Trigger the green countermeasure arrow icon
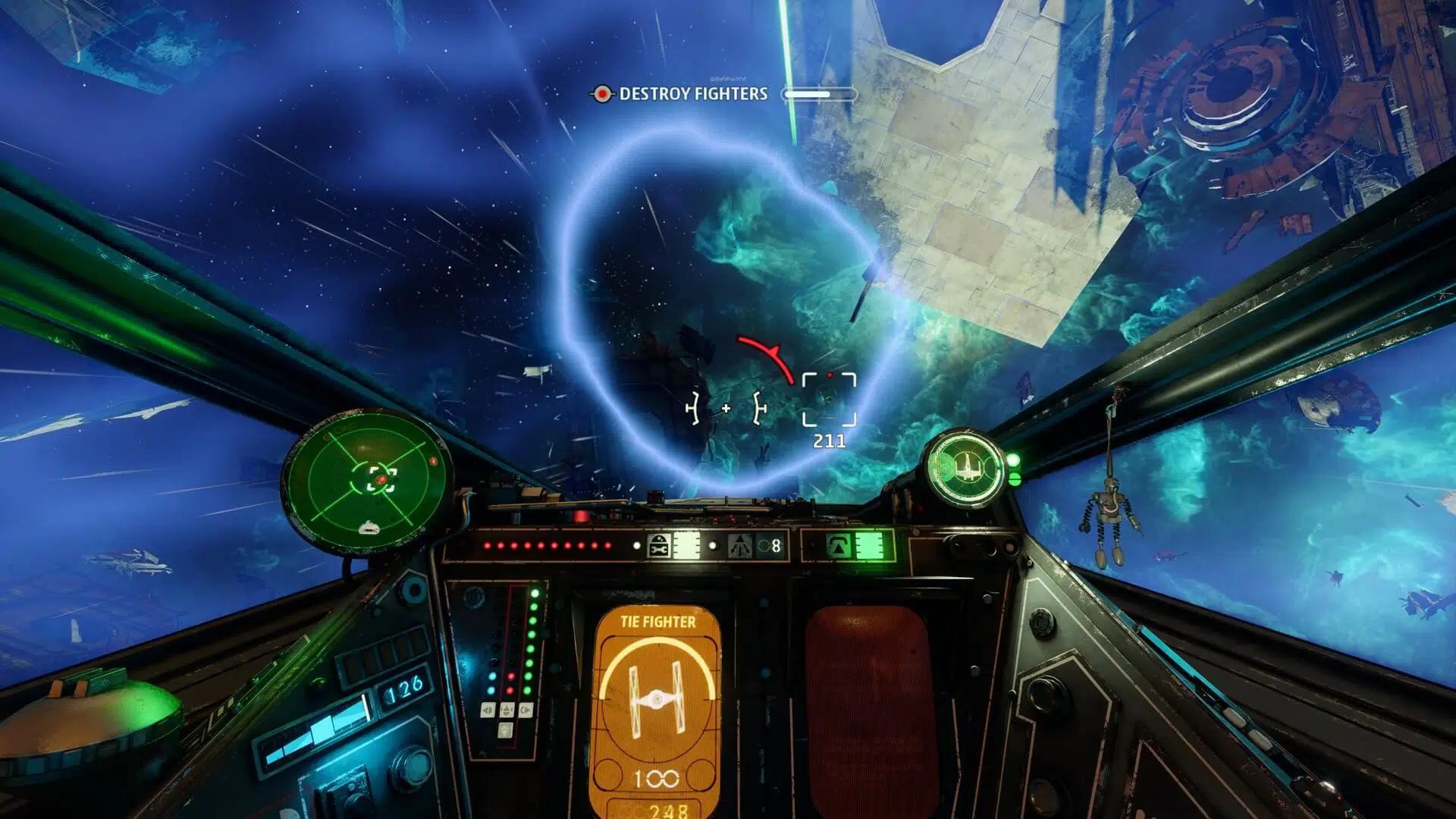Viewport: 1456px width, 819px height. coord(837,546)
